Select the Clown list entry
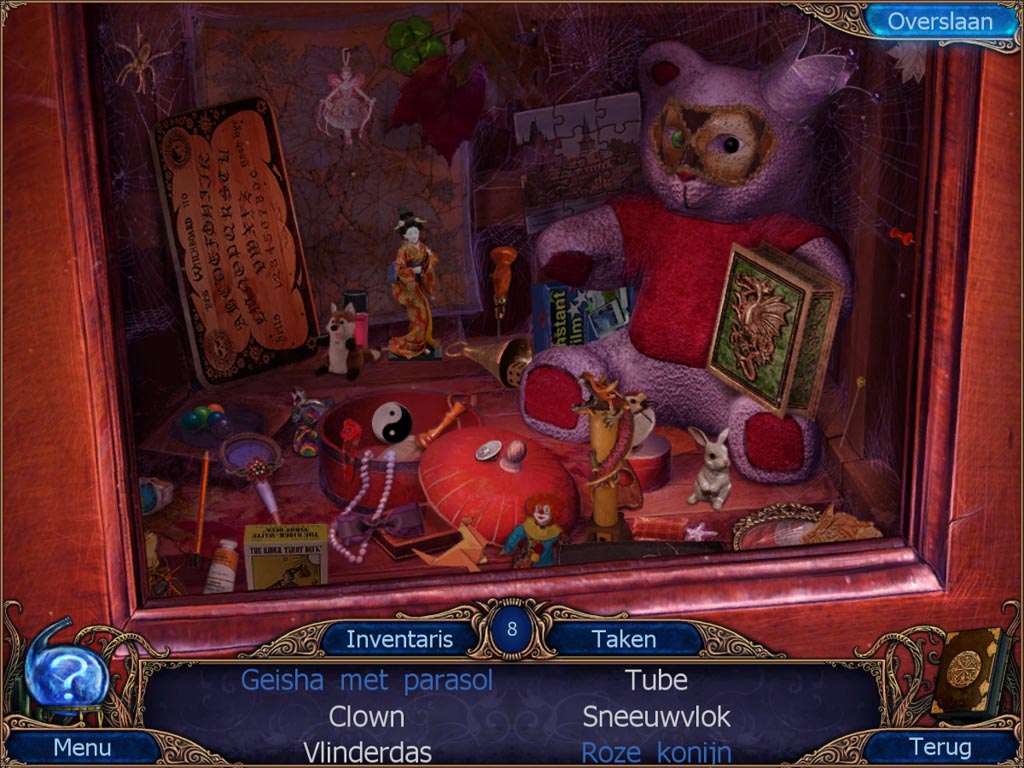 367,717
